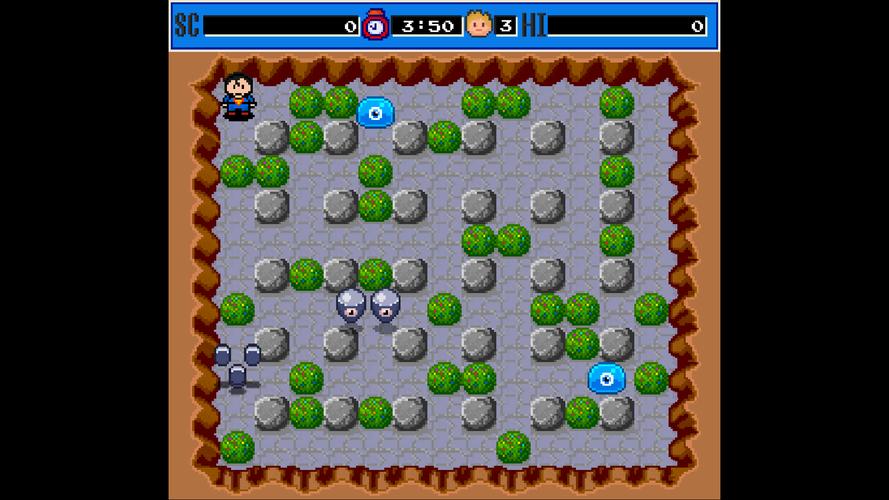Image resolution: width=889 pixels, height=500 pixels.
Task: Click the player face lives icon
Action: point(479,24)
